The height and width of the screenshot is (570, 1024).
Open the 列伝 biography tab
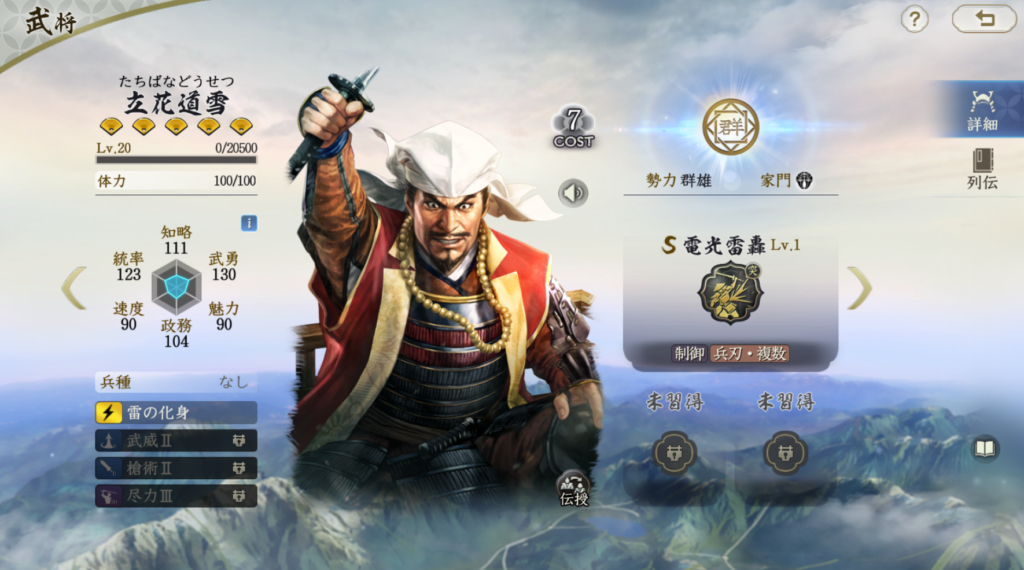982,168
